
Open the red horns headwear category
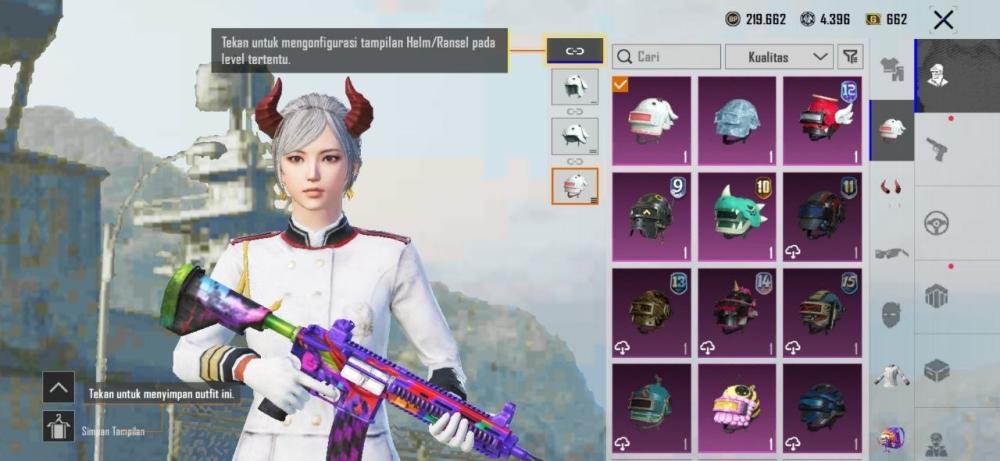[891, 187]
